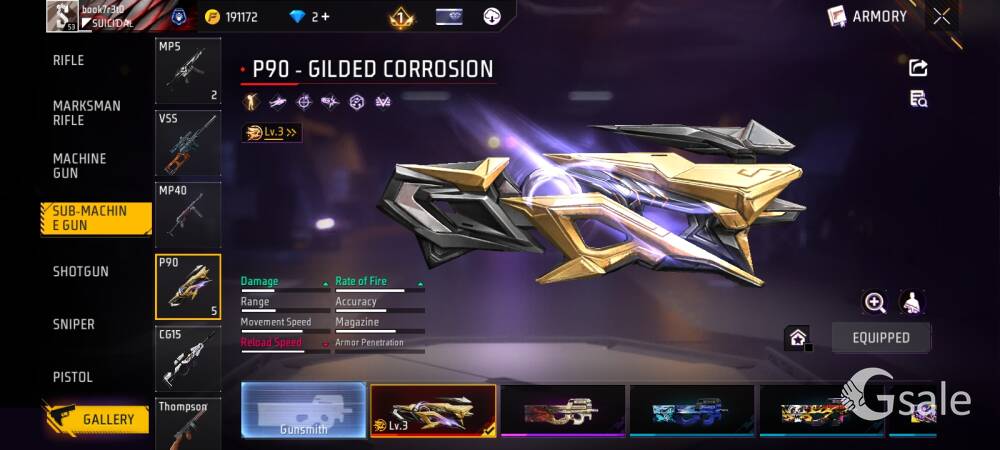1000x450 pixels.
Task: Close the Armory screen
Action: 942,16
